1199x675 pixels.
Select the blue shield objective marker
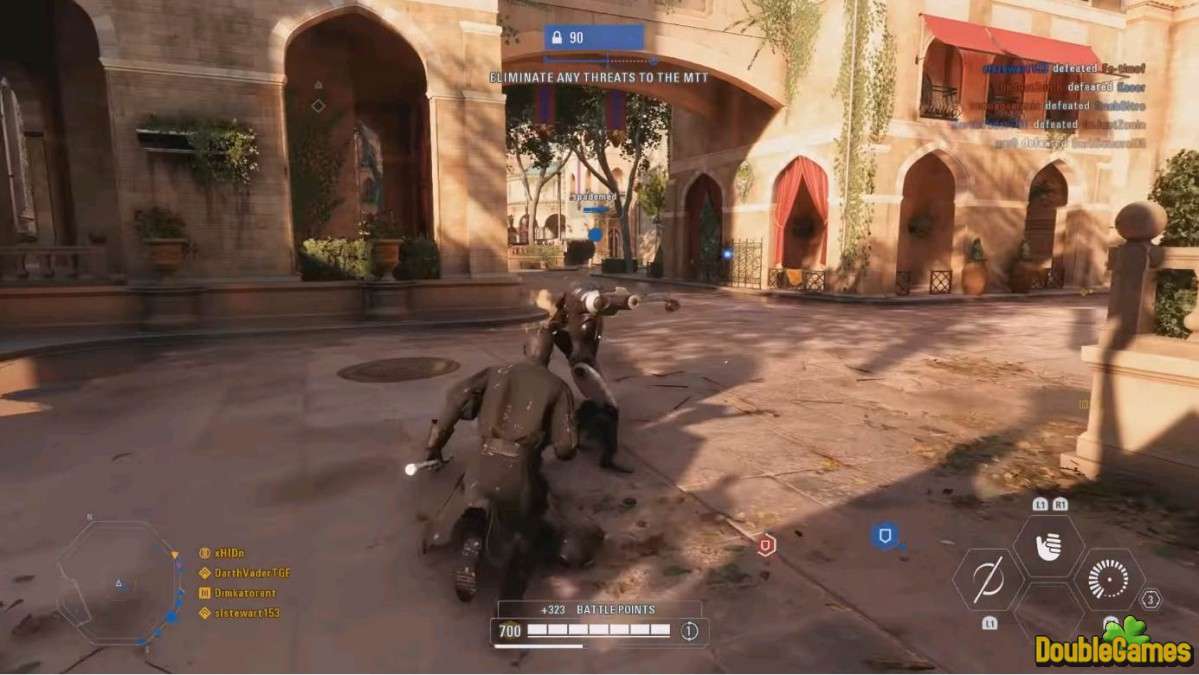(x=884, y=536)
